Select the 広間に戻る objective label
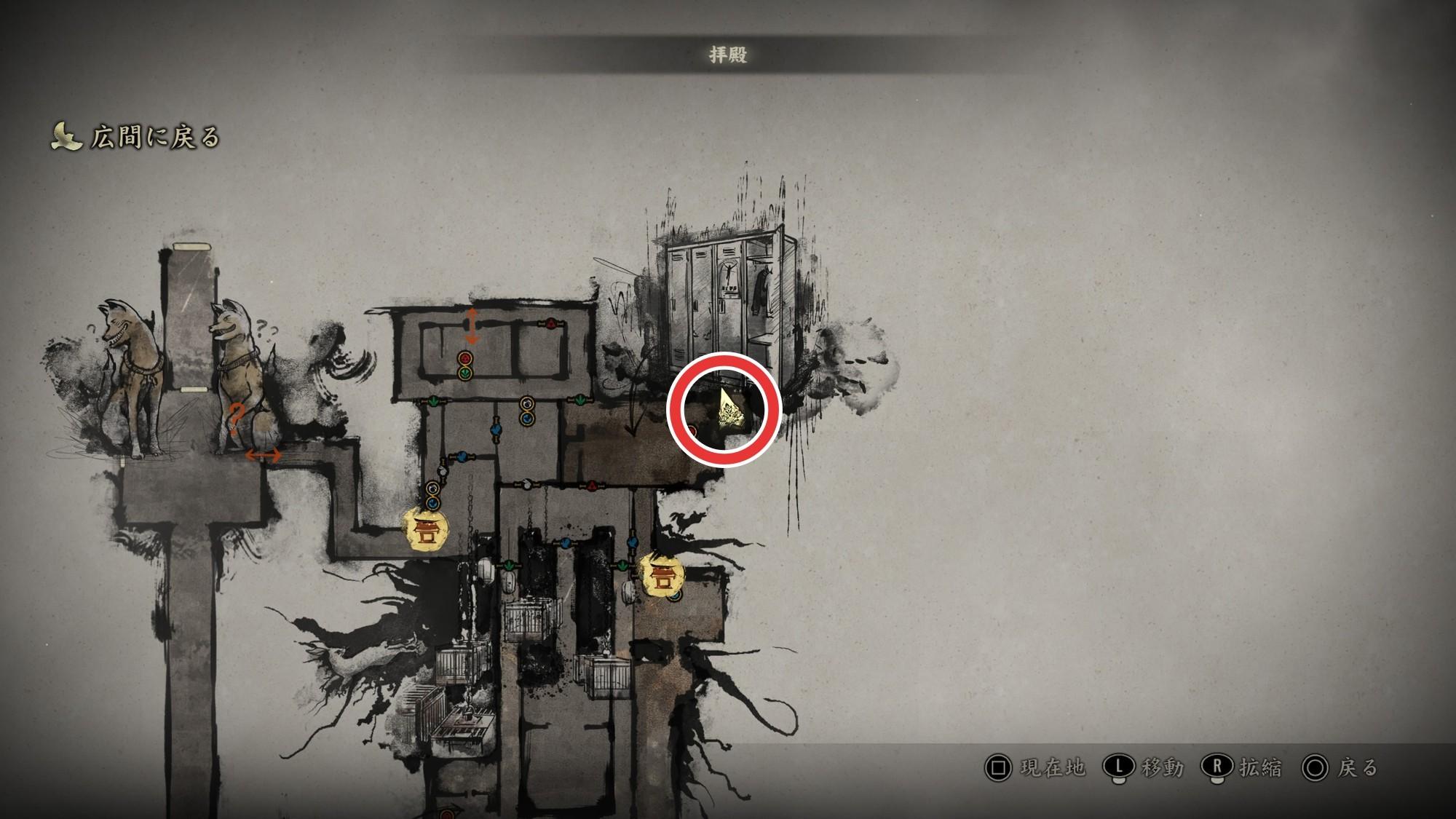Image resolution: width=1456 pixels, height=819 pixels. (x=154, y=137)
